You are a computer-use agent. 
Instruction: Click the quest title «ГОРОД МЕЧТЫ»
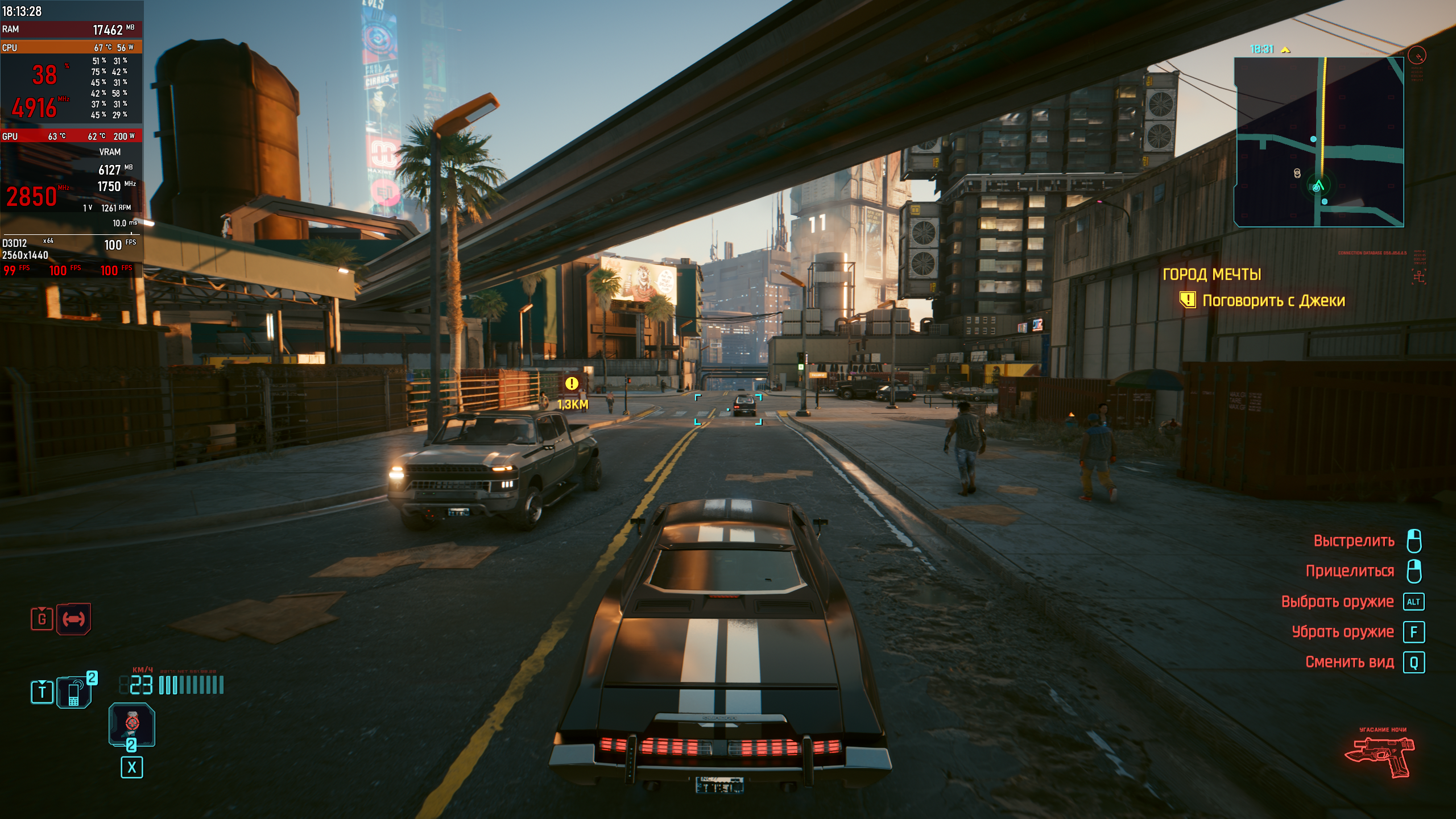point(1211,275)
